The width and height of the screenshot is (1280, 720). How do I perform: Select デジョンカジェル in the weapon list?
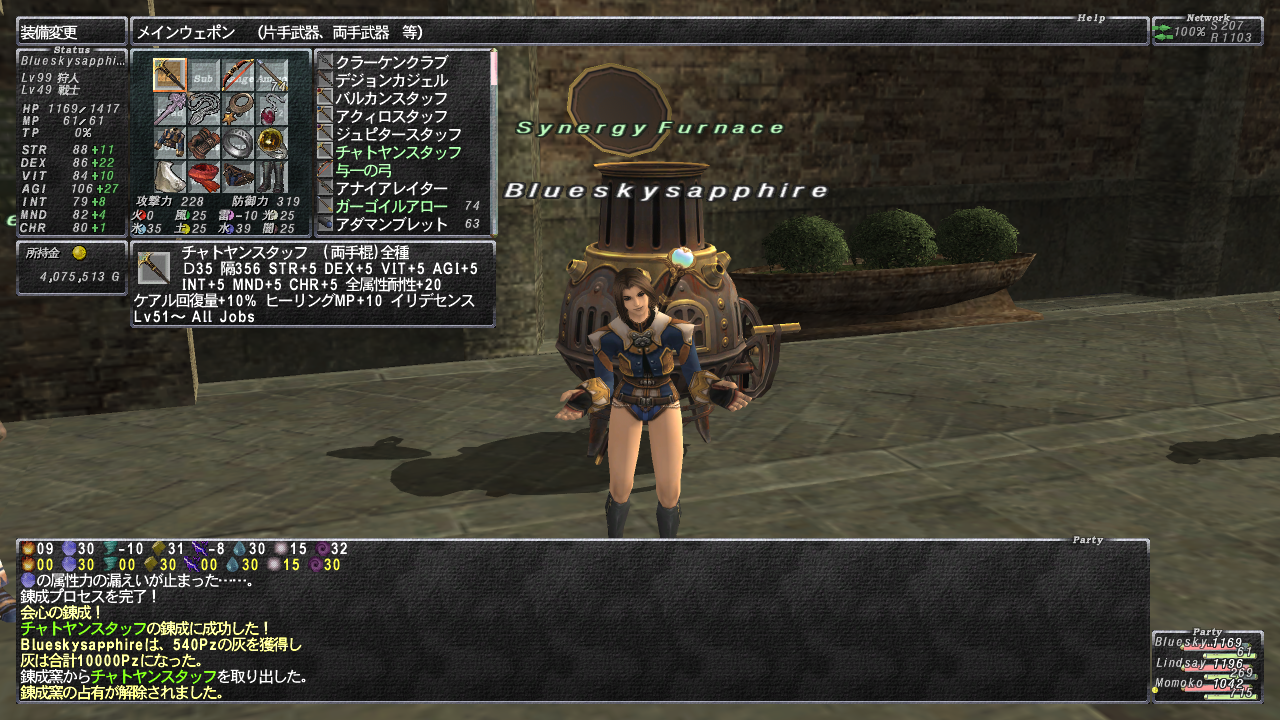(391, 80)
